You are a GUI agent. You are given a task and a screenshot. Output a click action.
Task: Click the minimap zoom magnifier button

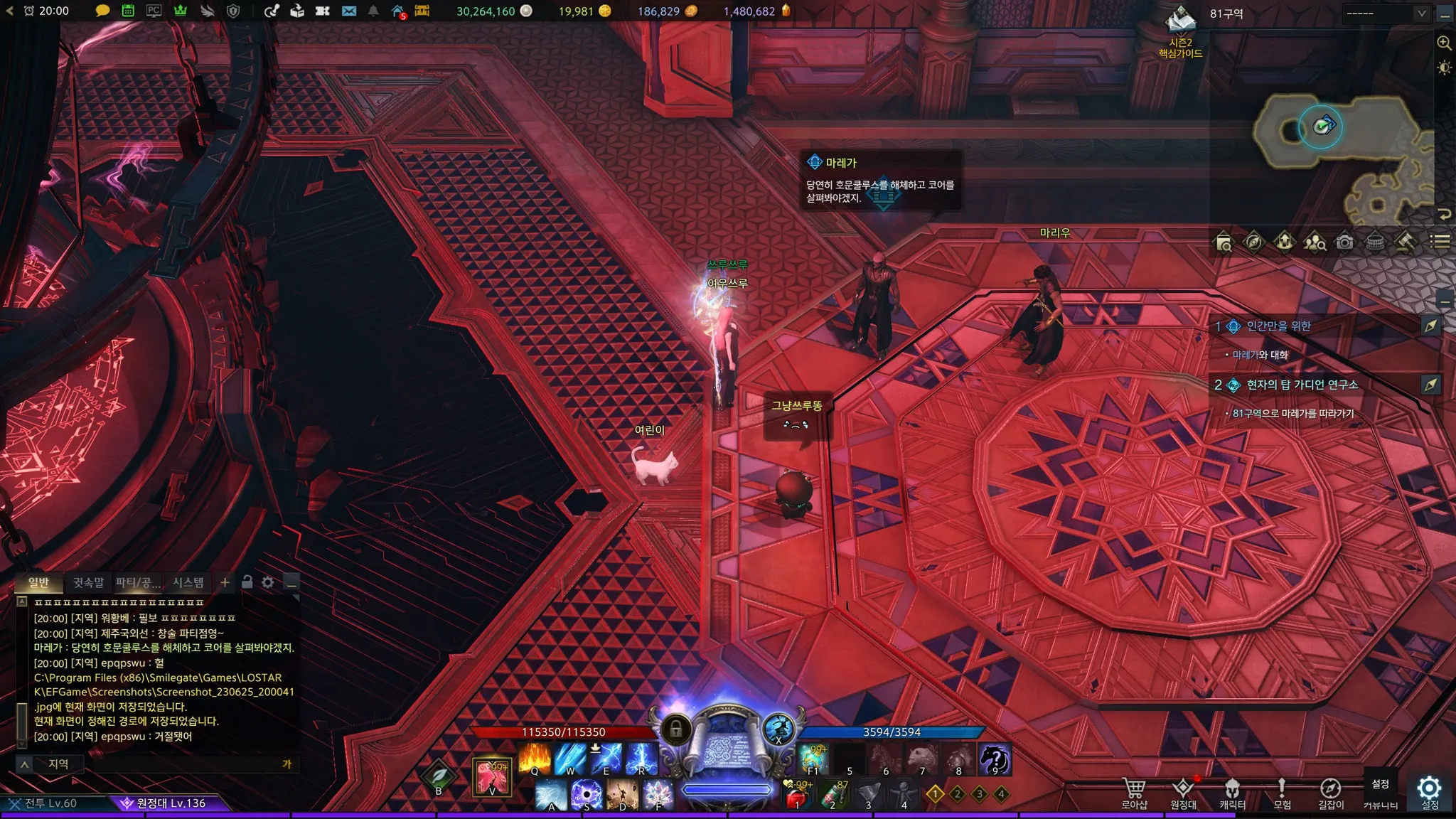click(x=1444, y=43)
